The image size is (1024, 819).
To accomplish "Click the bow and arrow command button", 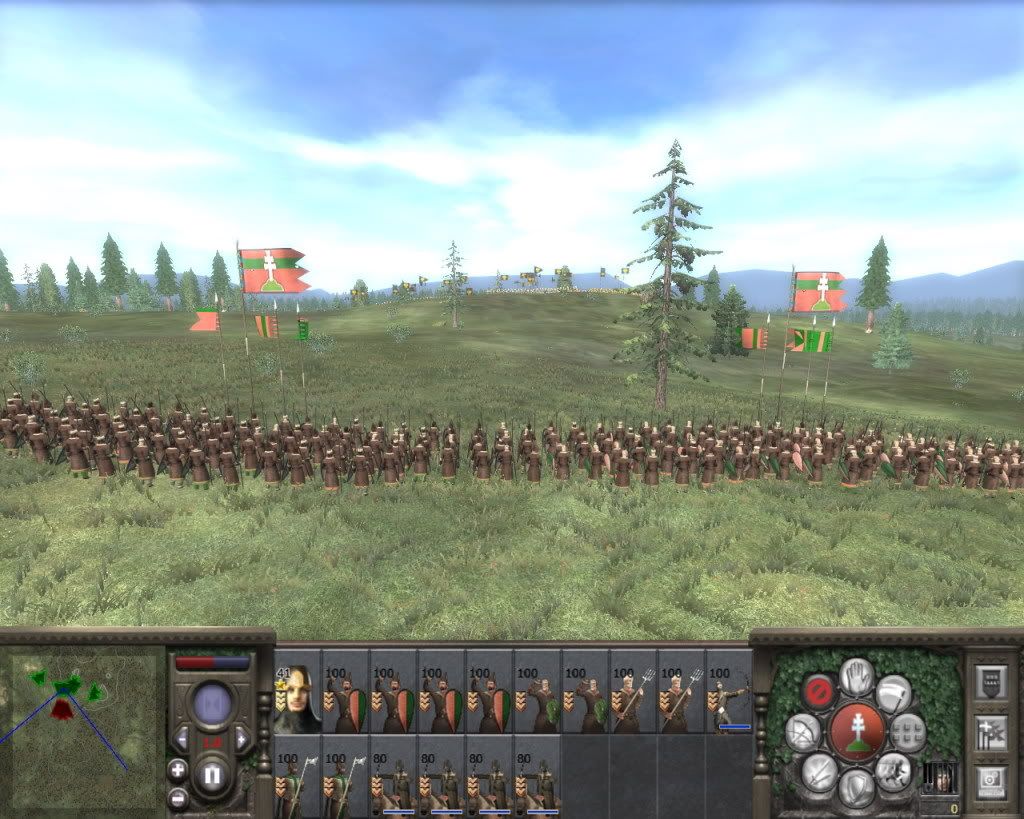I will [x=803, y=732].
